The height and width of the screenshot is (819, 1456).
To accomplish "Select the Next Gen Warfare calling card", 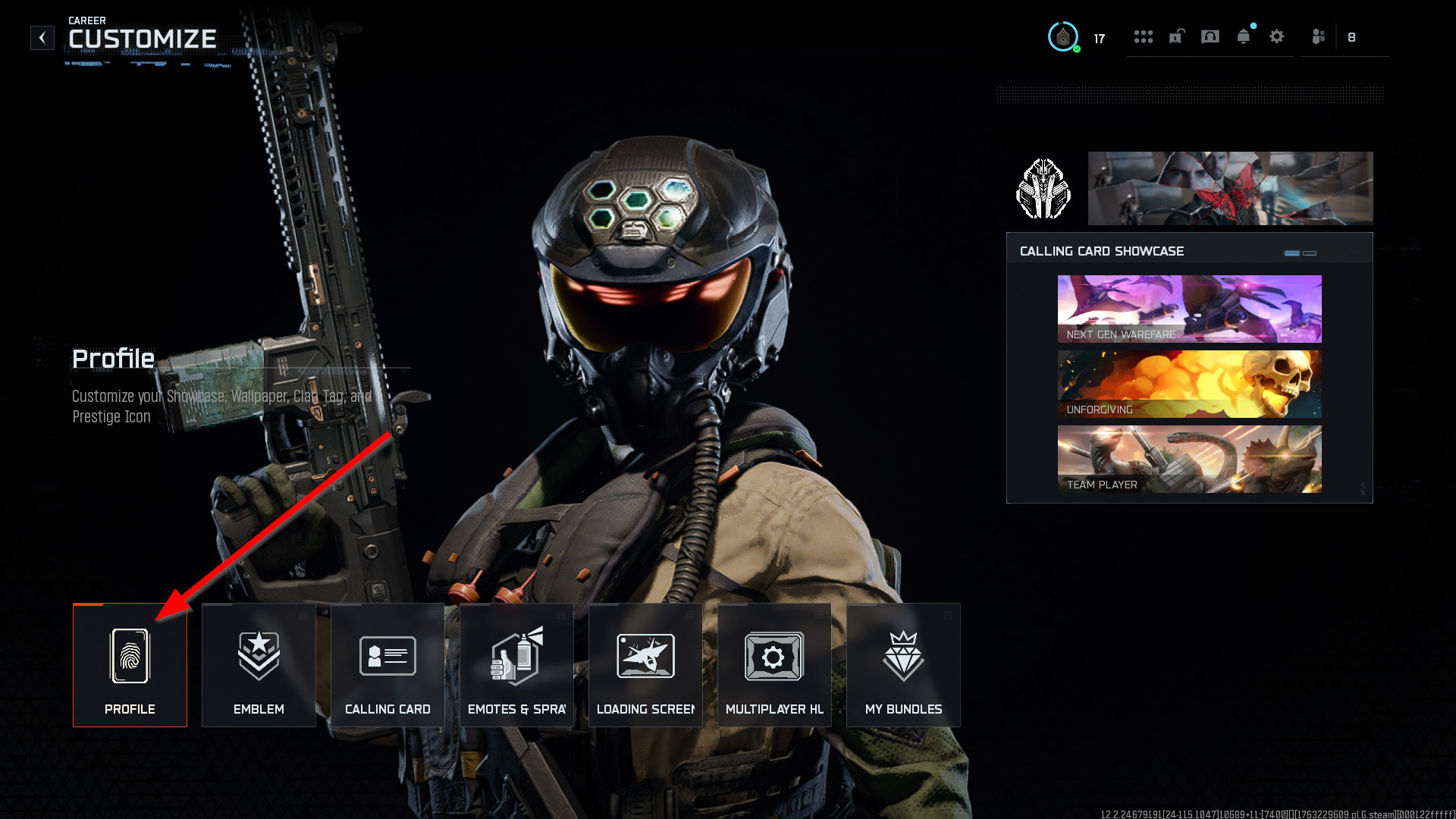I will click(x=1189, y=309).
